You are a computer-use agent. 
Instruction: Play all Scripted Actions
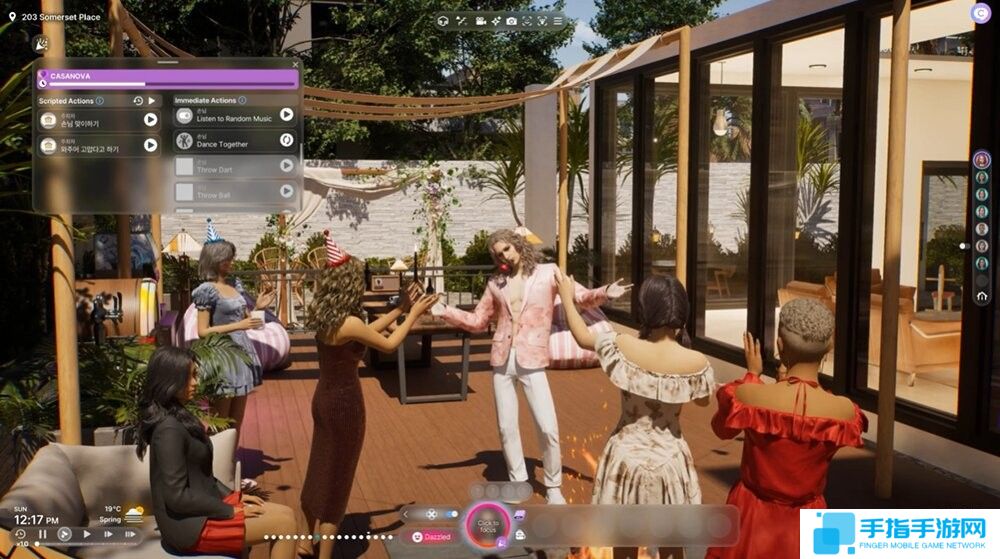click(x=152, y=101)
